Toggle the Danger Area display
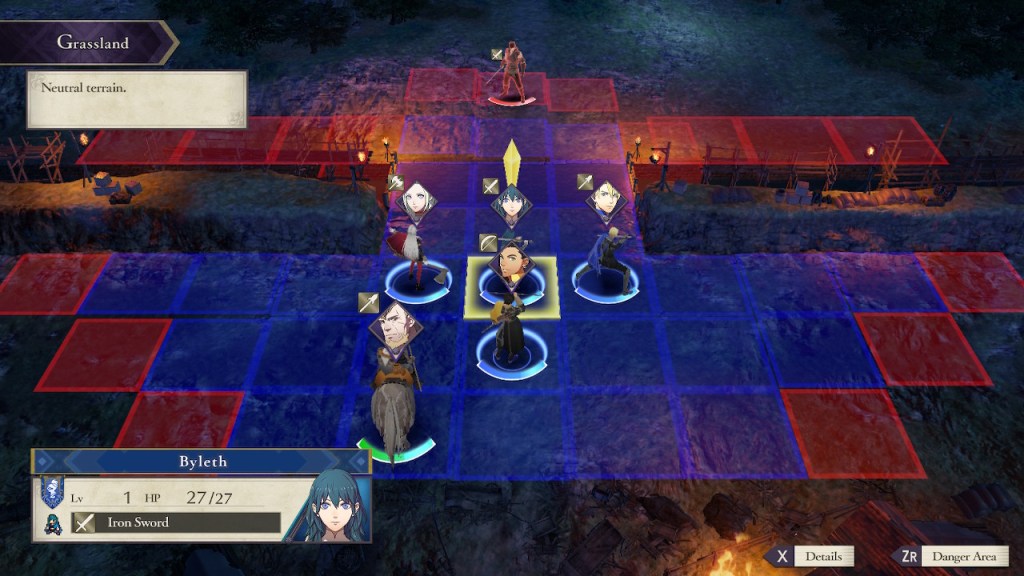This screenshot has height=576, width=1024. (x=956, y=556)
